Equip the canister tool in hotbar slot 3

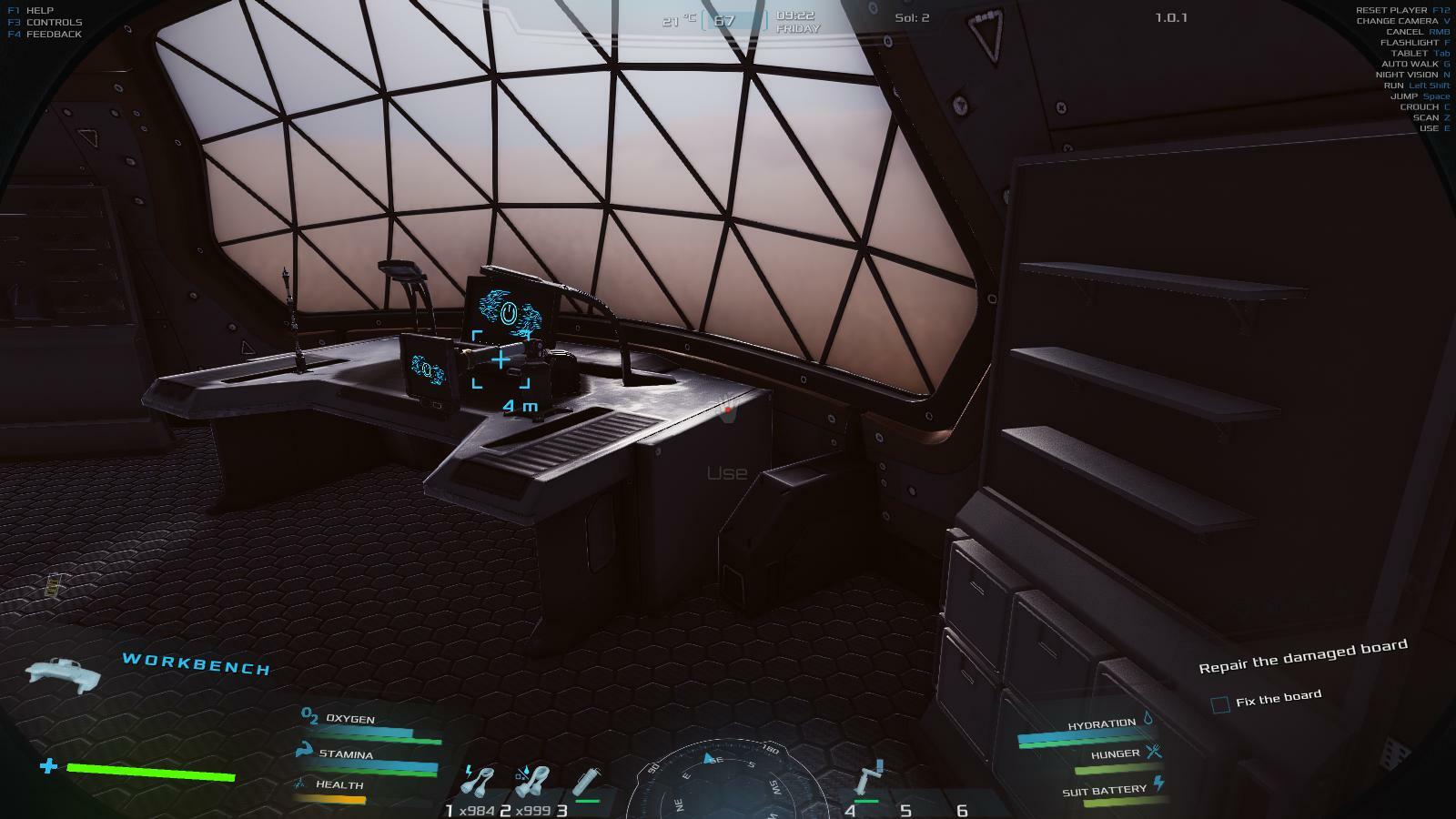click(x=587, y=782)
